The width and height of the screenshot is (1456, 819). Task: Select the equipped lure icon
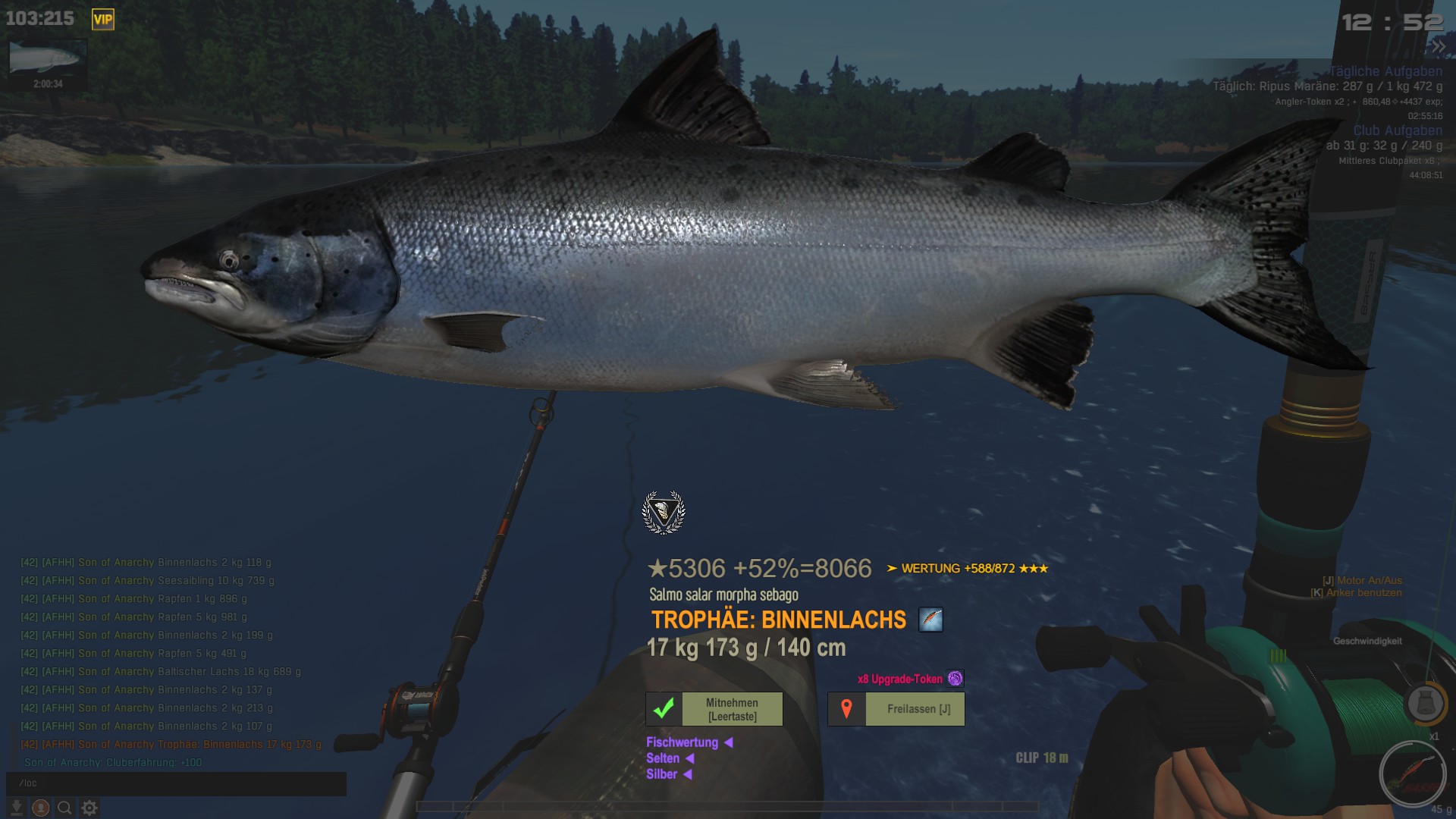click(x=1412, y=774)
